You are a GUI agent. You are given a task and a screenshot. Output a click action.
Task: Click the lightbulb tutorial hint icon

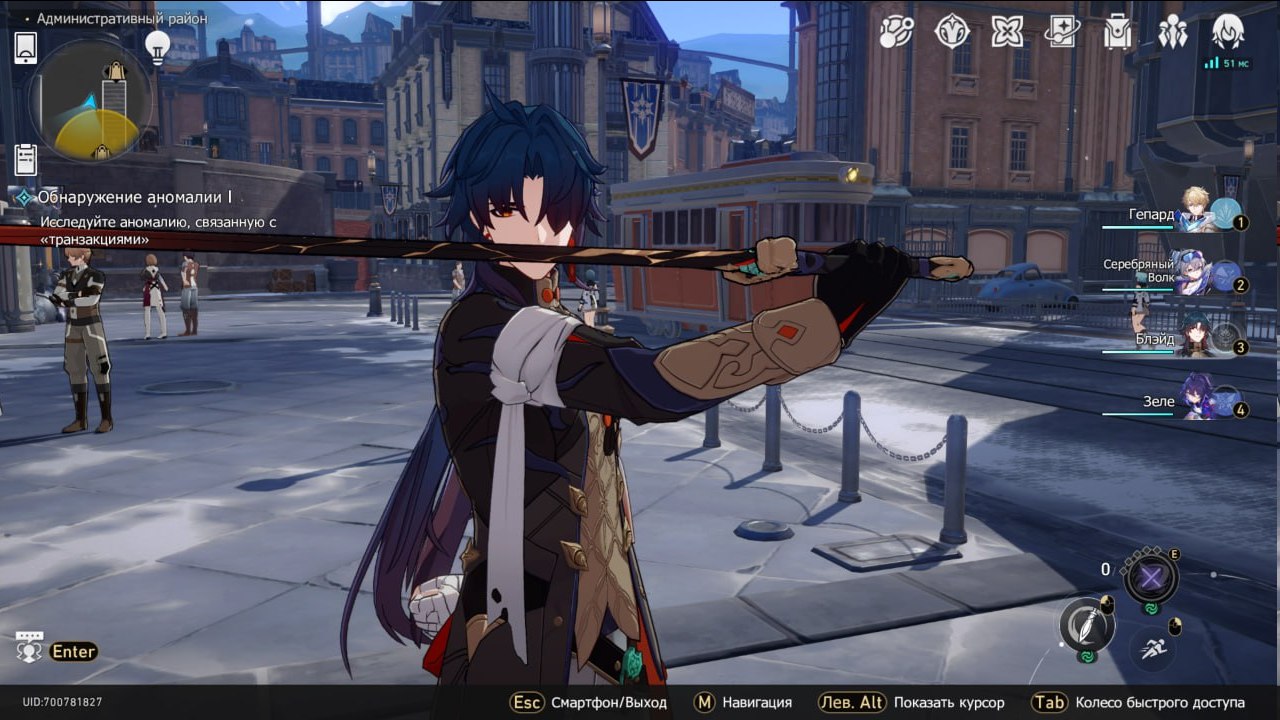[x=157, y=45]
